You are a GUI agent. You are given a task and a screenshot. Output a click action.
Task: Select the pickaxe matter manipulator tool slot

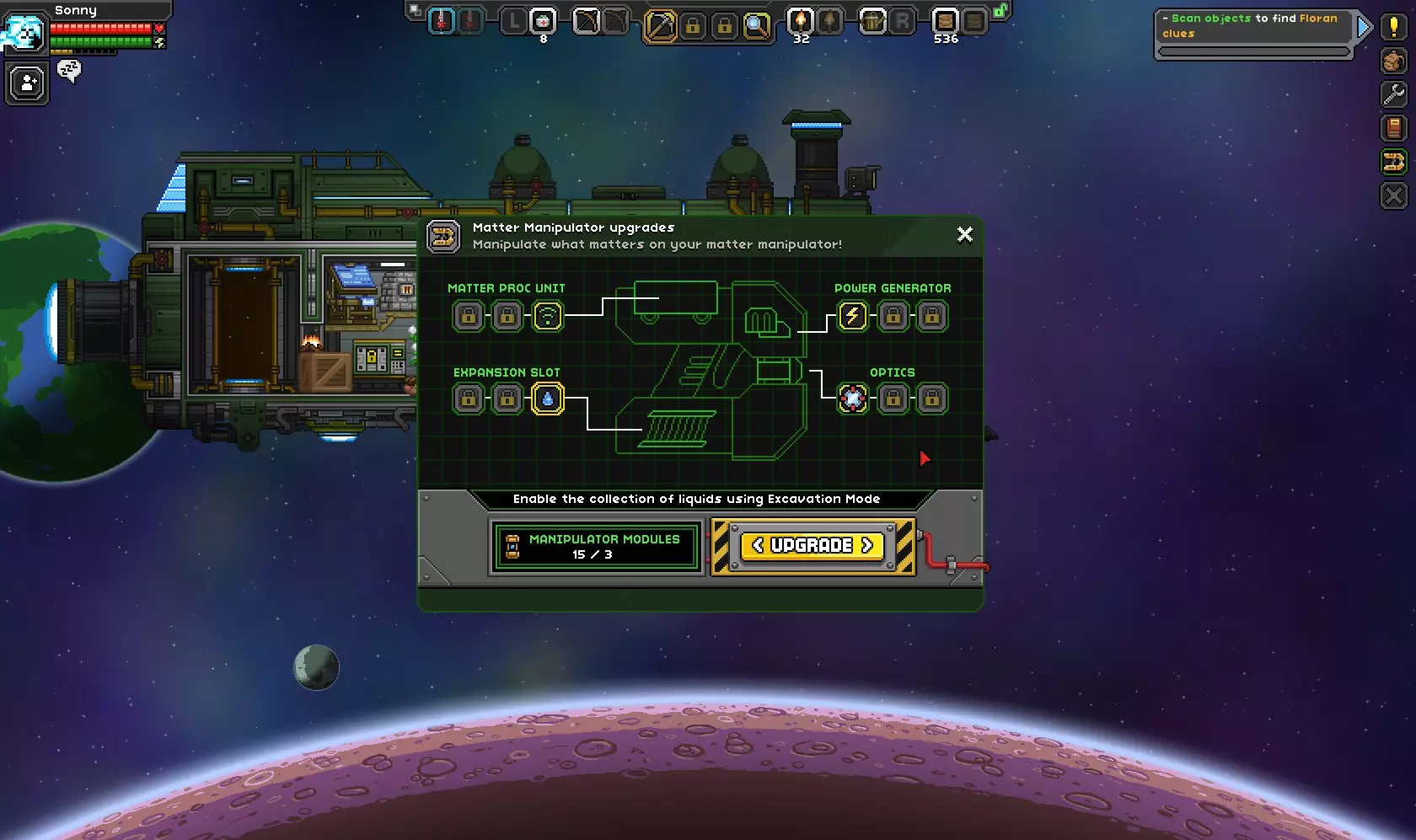tap(660, 26)
